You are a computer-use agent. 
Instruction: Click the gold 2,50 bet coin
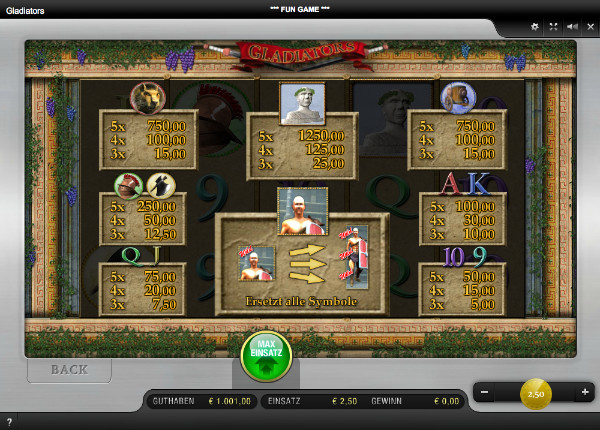coord(535,393)
